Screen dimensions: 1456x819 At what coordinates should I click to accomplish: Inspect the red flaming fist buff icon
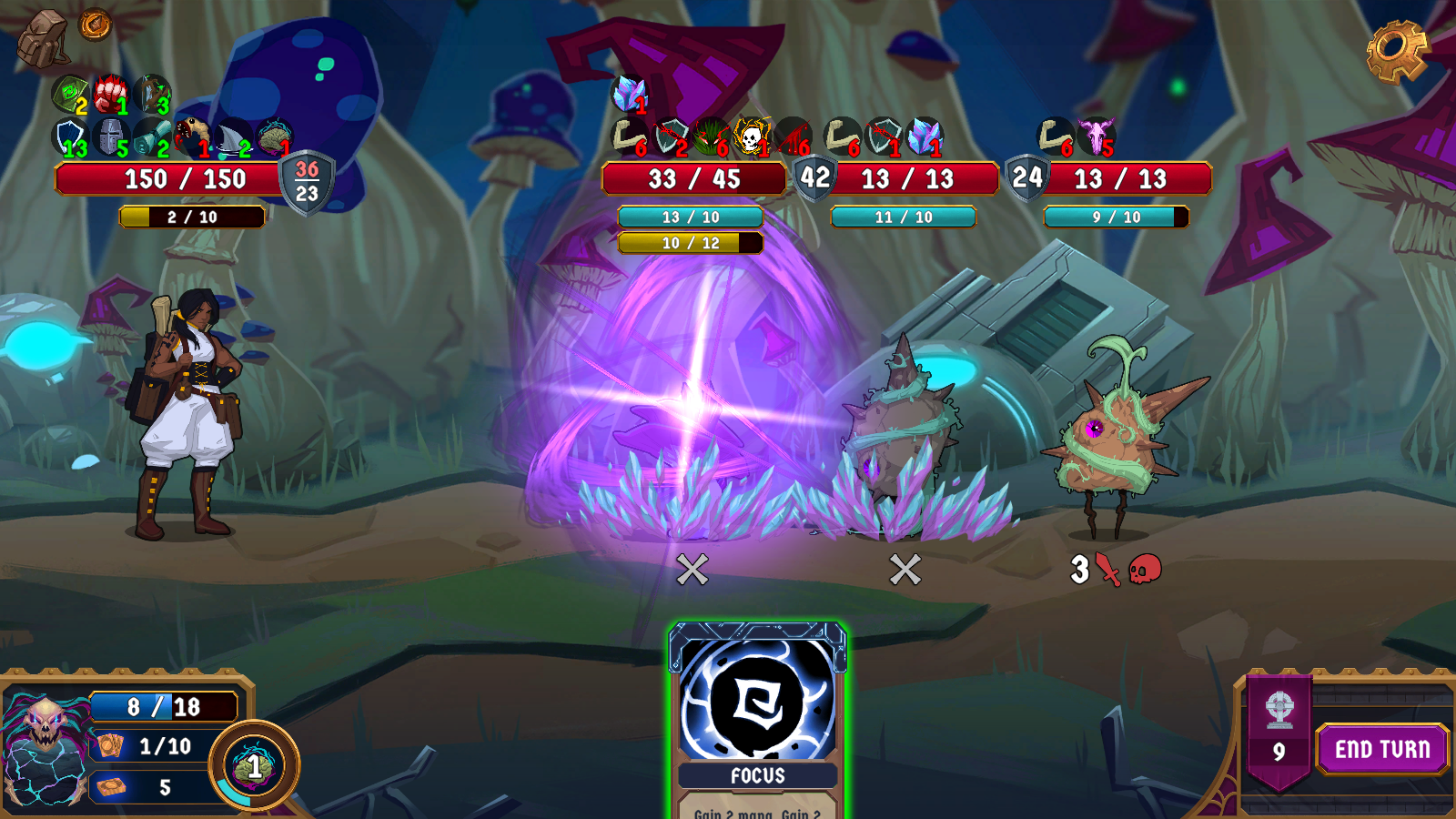click(x=111, y=94)
